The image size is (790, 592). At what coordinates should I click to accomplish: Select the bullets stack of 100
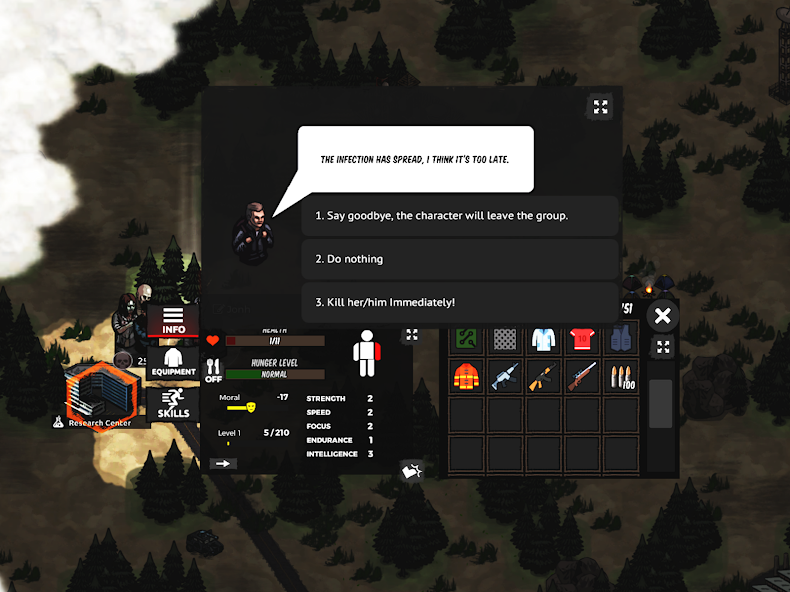621,377
